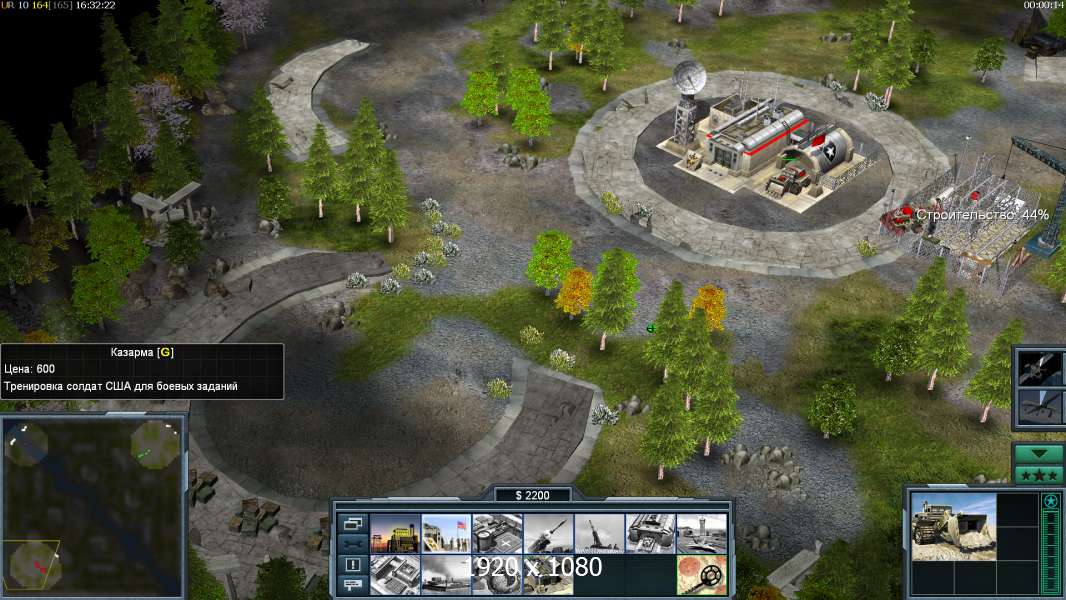This screenshot has height=600, width=1066.
Task: Activate the satellite power shortcut
Action: coord(1038,368)
